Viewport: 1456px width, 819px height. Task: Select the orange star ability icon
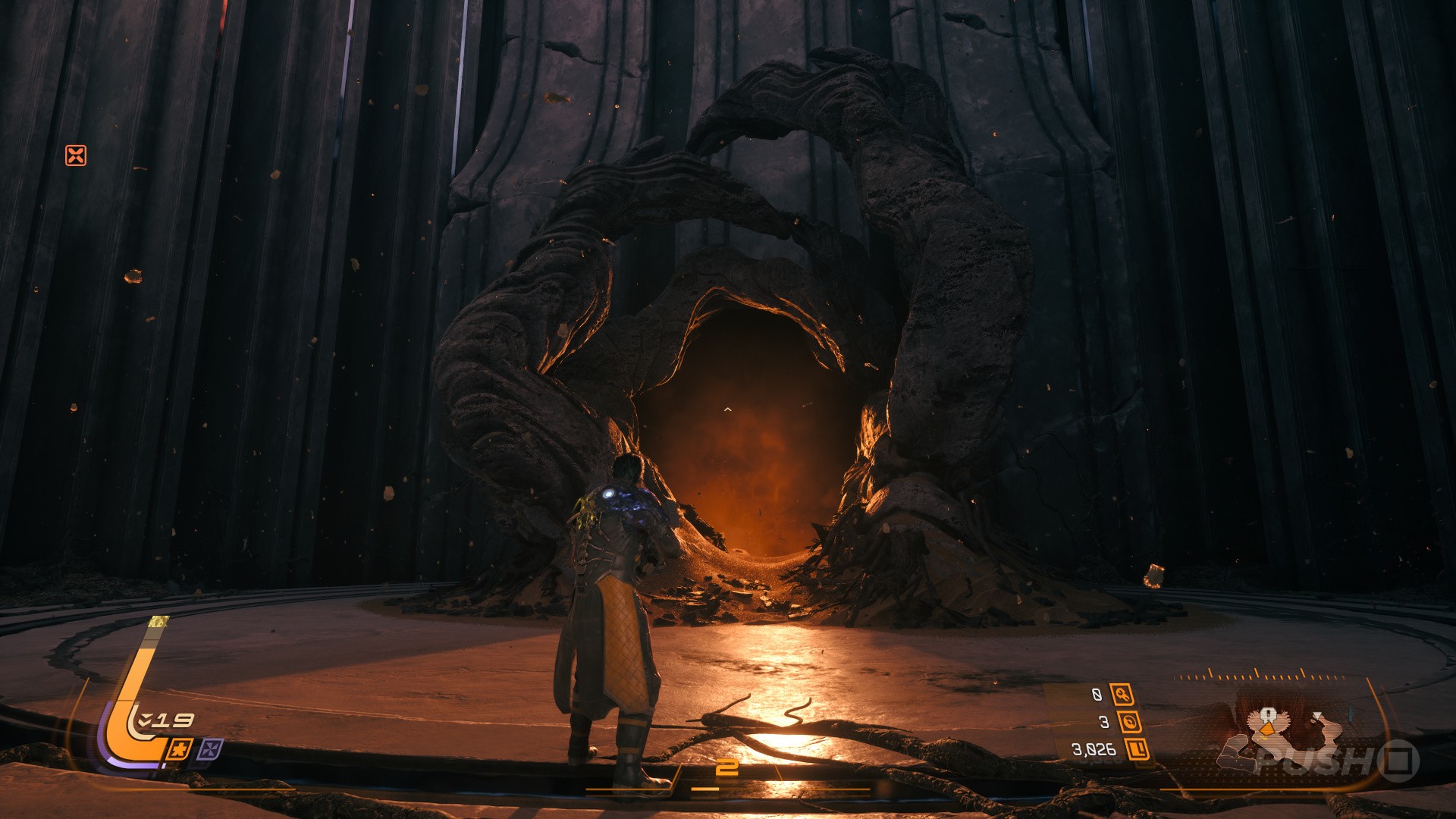(x=180, y=749)
